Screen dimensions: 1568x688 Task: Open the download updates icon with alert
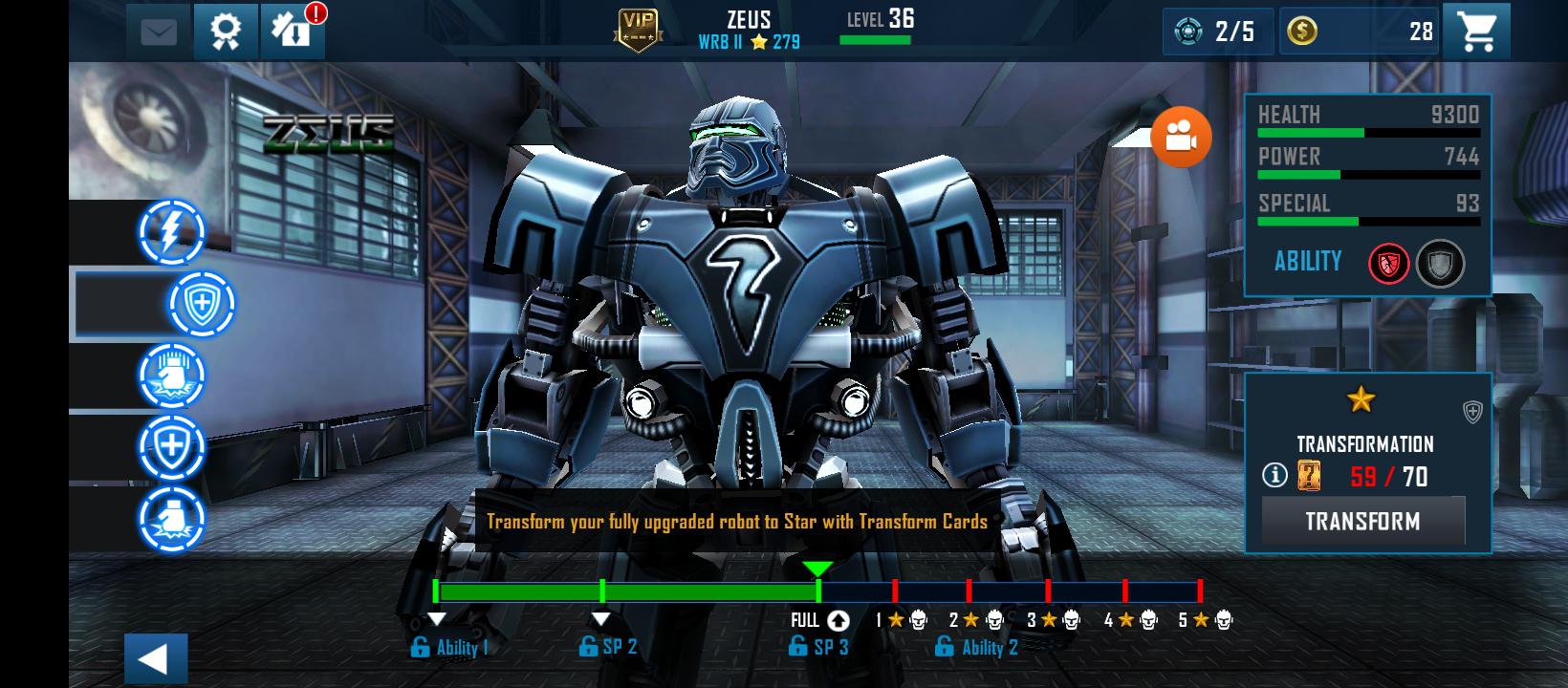point(292,32)
